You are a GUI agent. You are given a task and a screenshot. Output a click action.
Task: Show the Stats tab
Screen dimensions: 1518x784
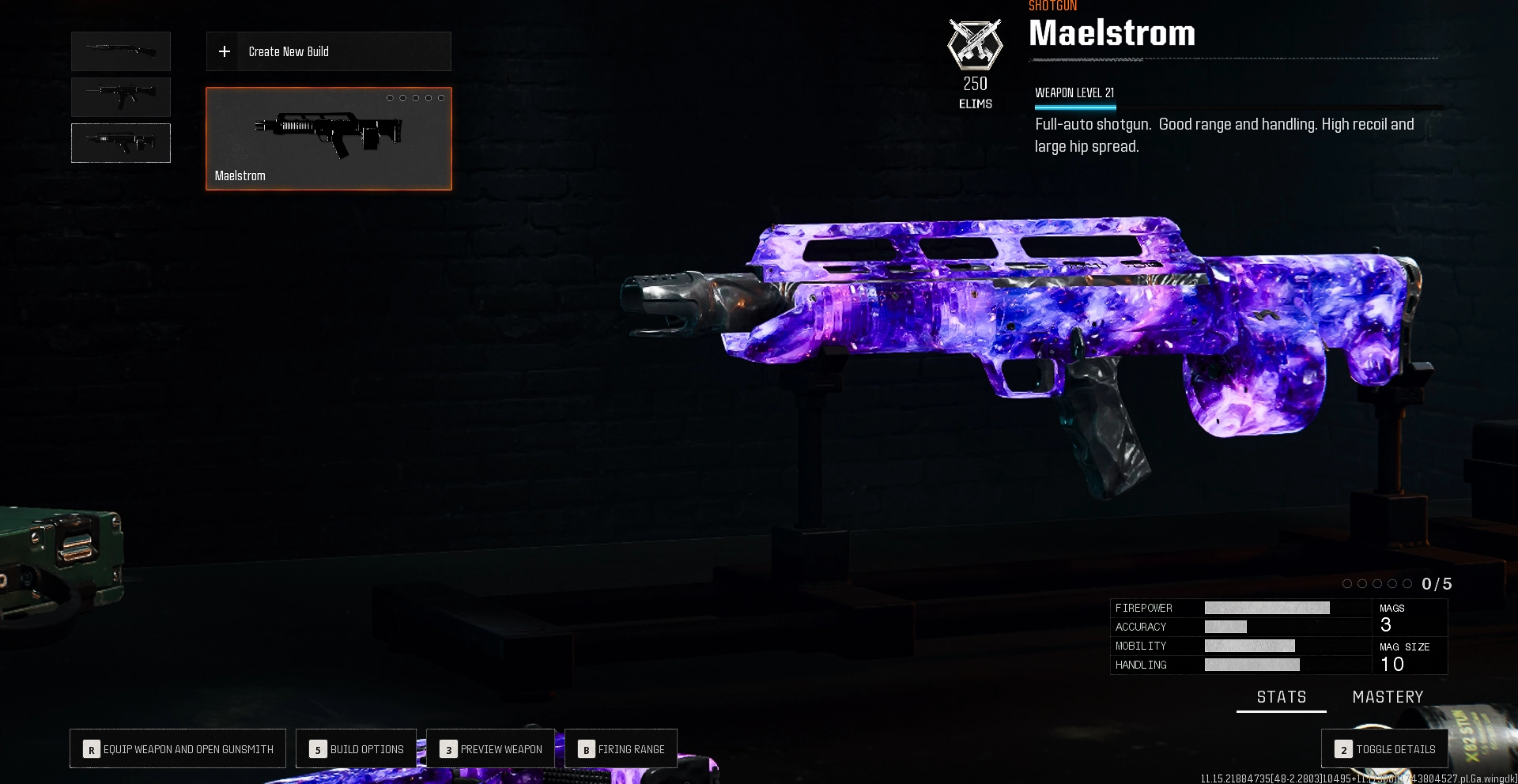tap(1281, 697)
